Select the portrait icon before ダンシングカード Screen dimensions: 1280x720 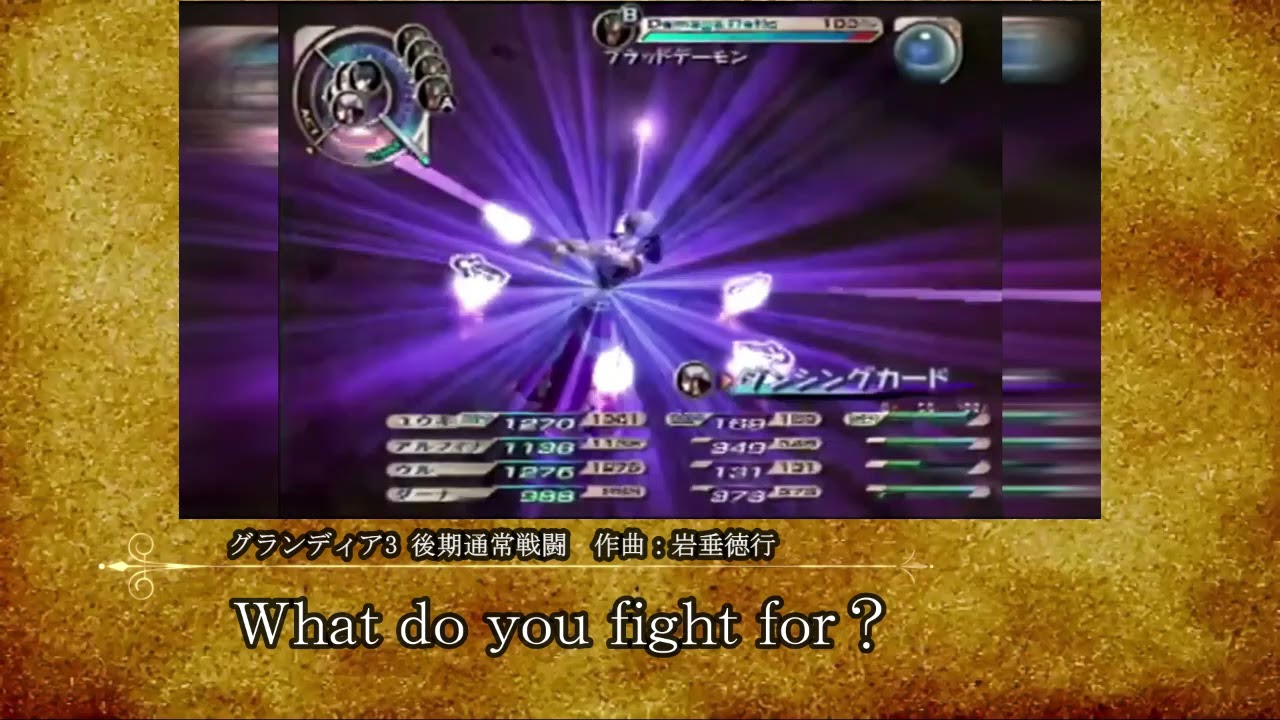[x=694, y=378]
